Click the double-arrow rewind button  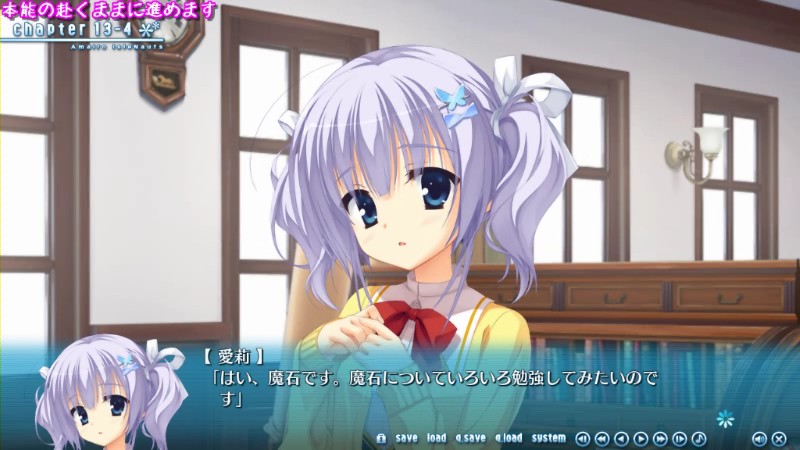[602, 438]
